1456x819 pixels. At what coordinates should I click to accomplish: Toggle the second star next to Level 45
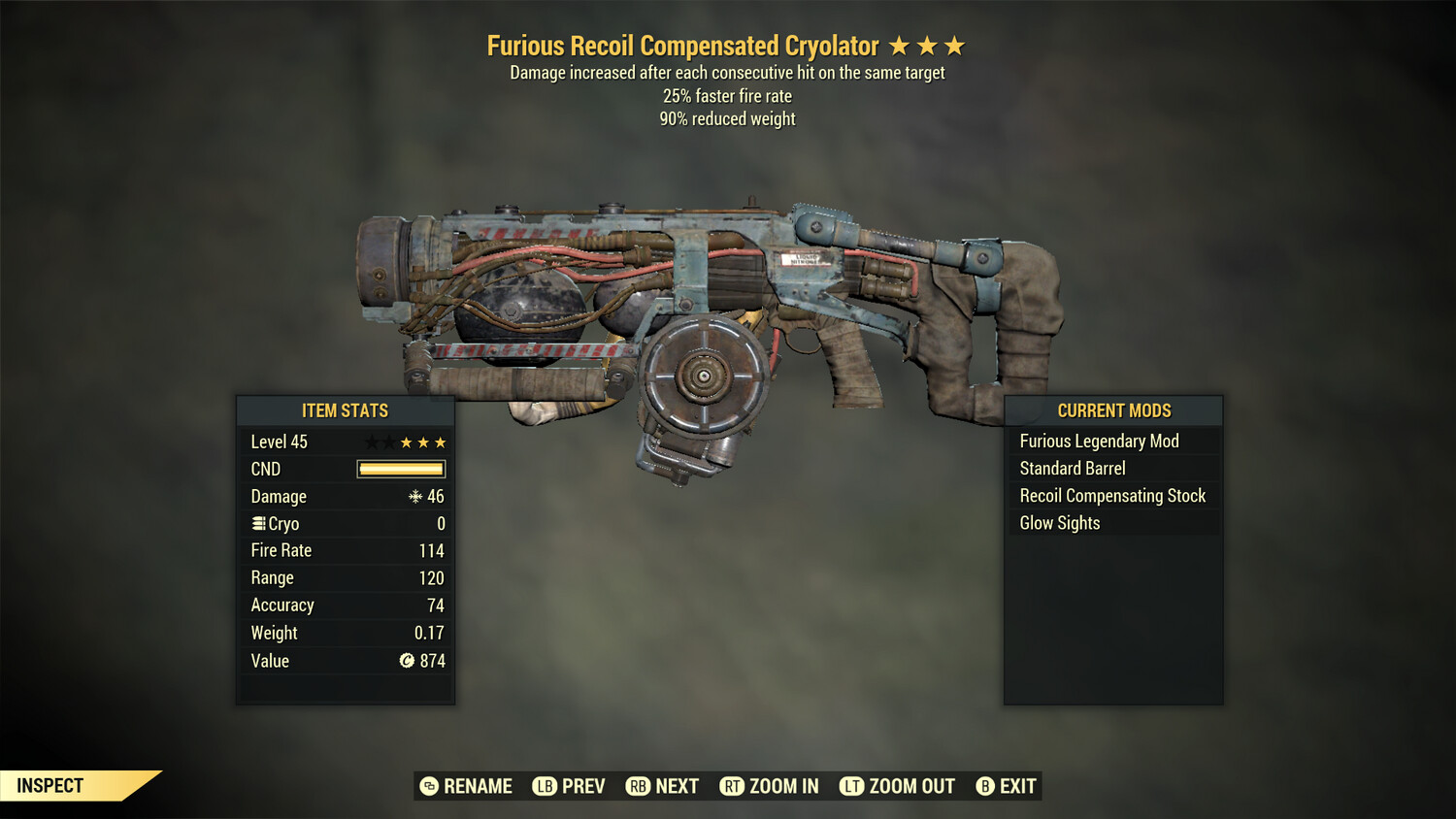click(389, 442)
